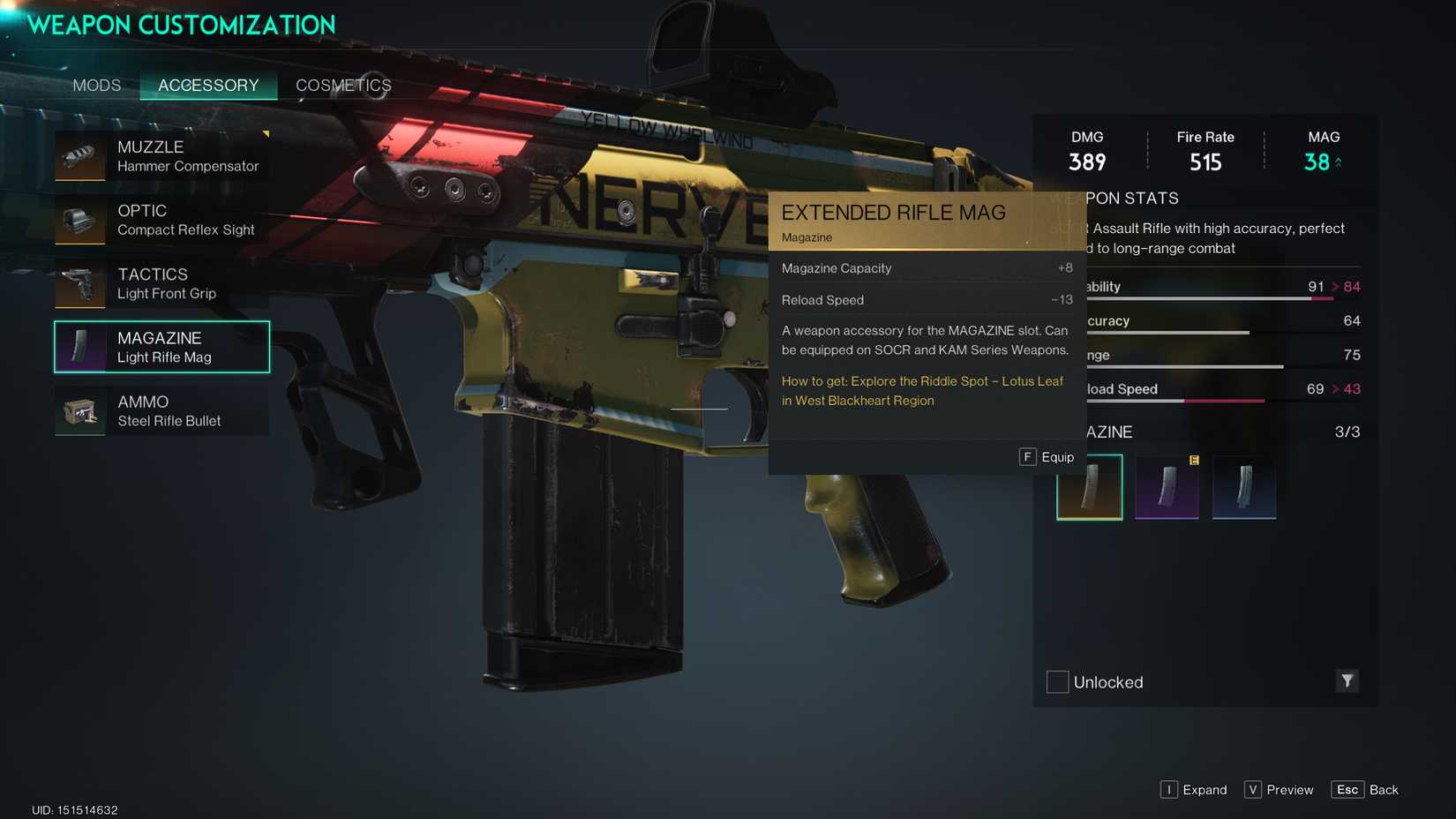Screen dimensions: 1456x819
Task: Select the Optic Compact Reflex Sight icon
Action: [79, 220]
